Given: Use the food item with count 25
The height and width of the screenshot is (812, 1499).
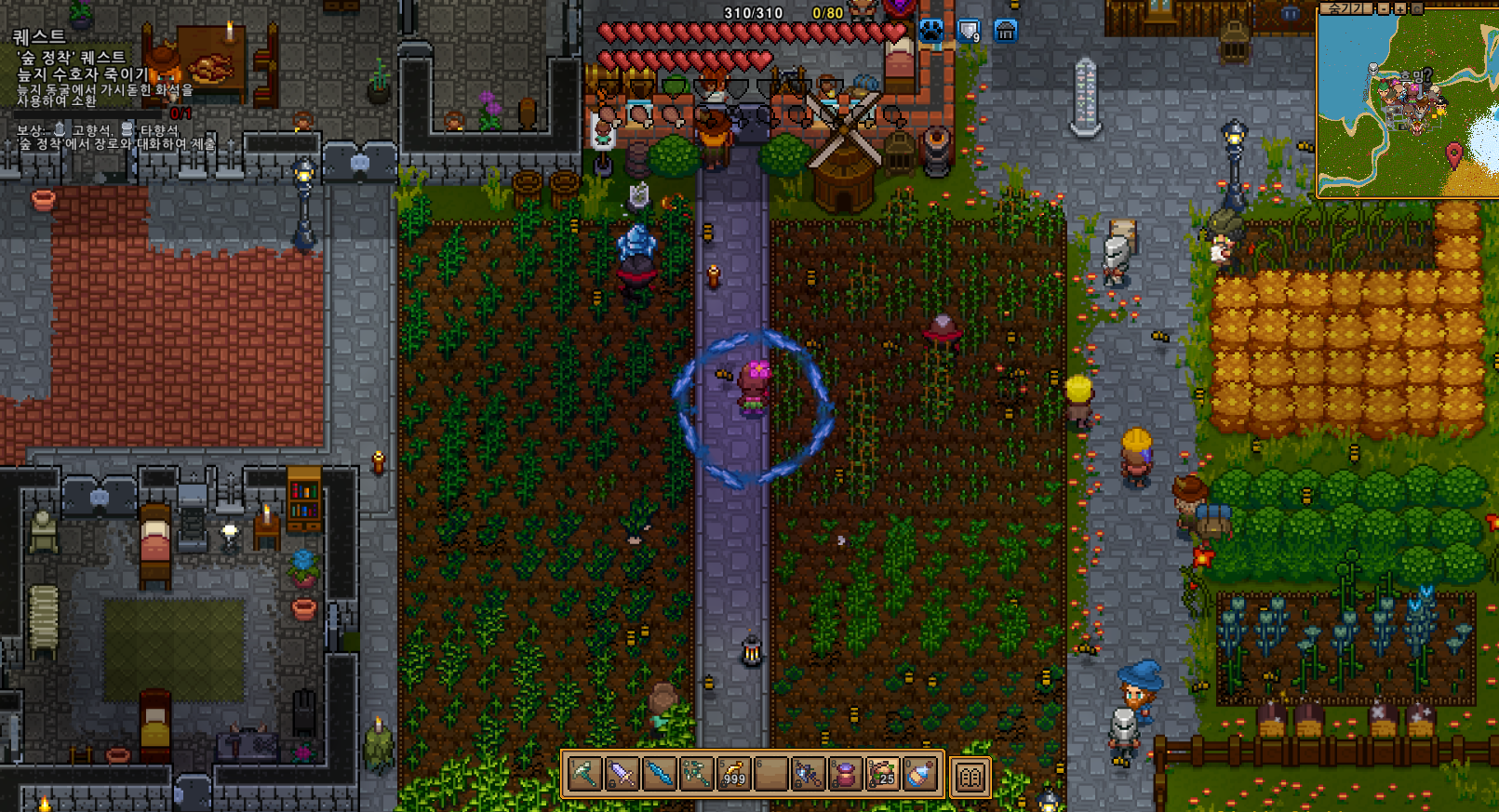Looking at the screenshot, I should coord(882,773).
